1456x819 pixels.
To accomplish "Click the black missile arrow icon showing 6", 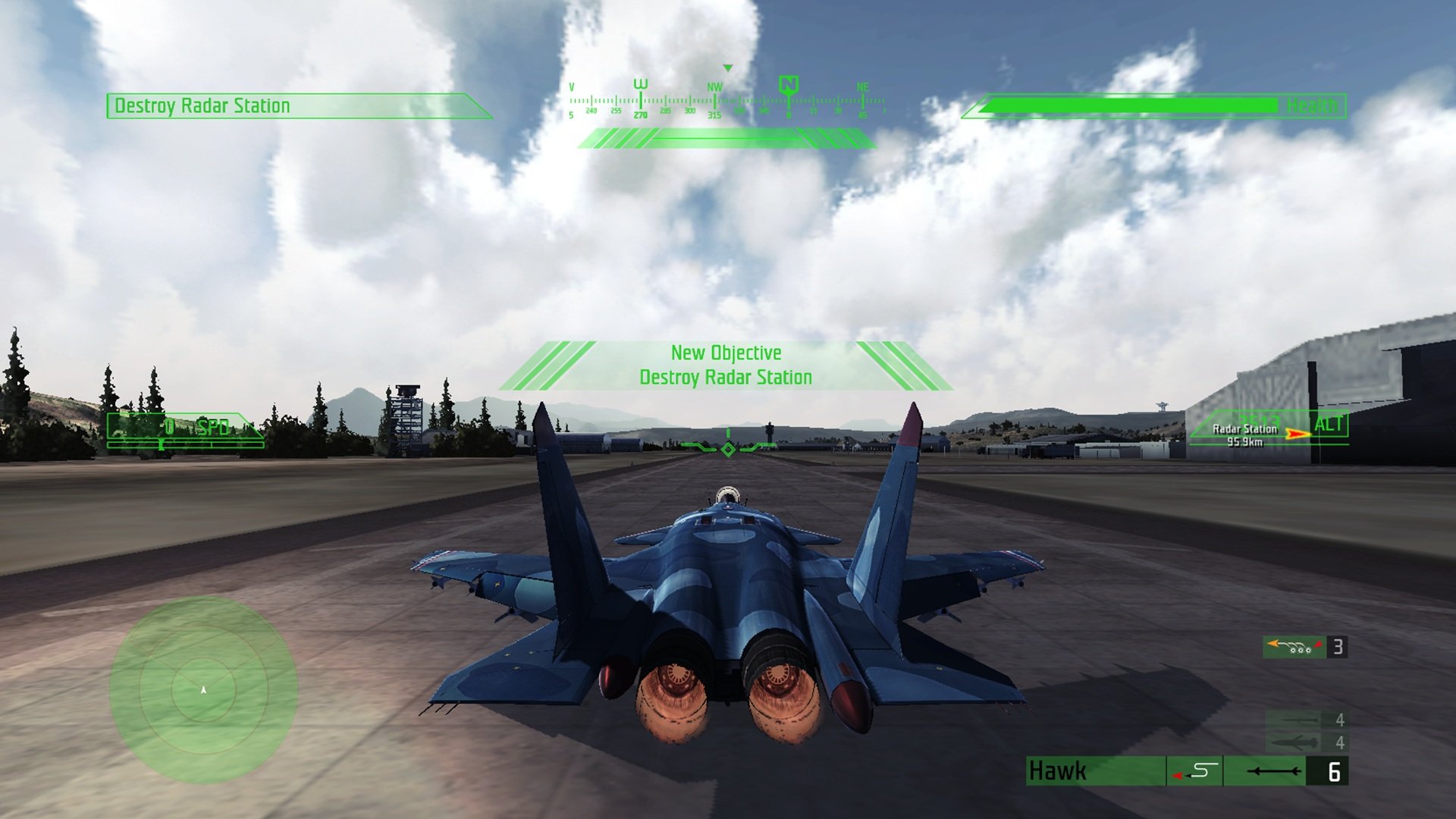I will [1274, 772].
